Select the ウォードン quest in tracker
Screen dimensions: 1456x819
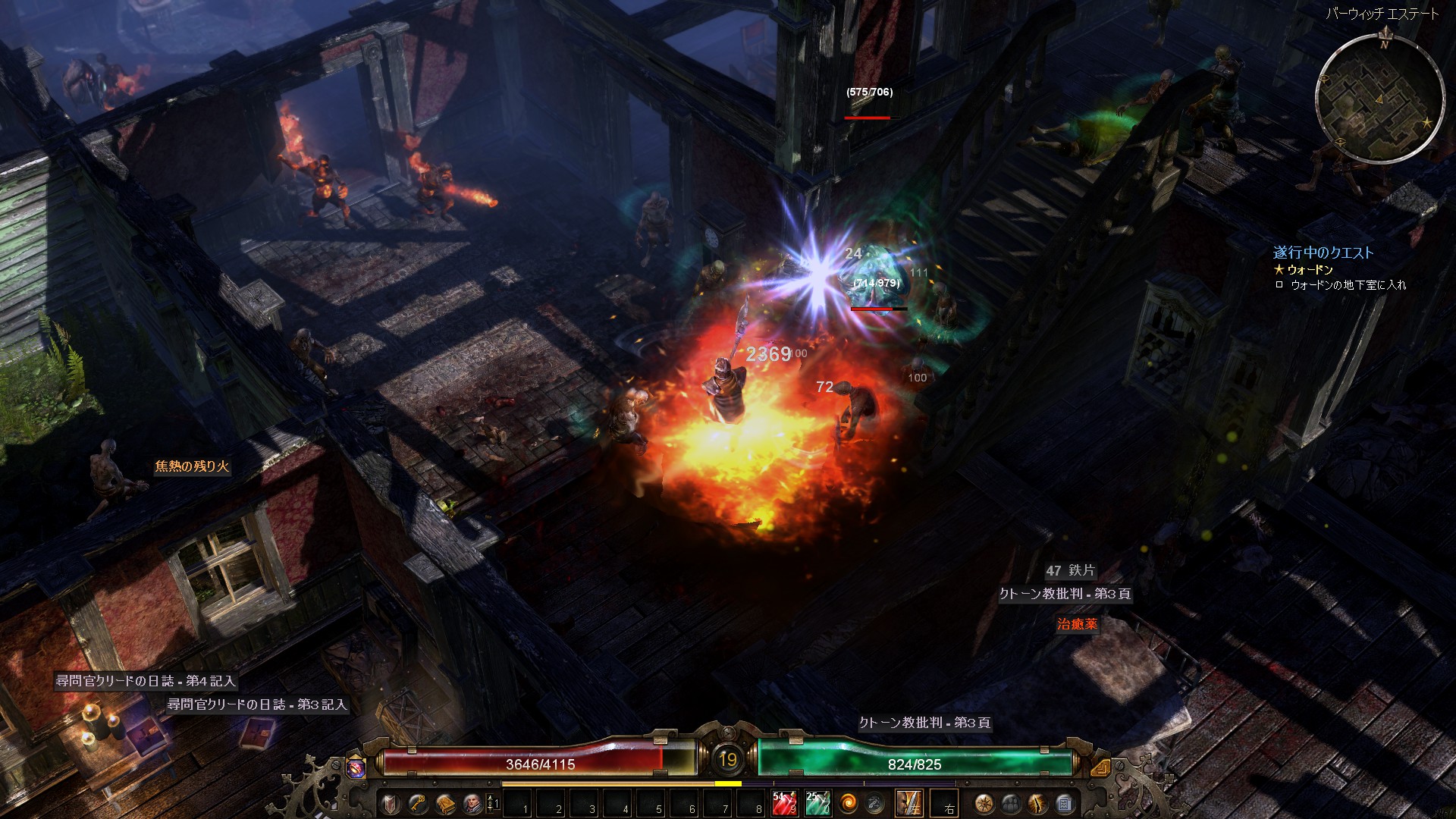1310,269
